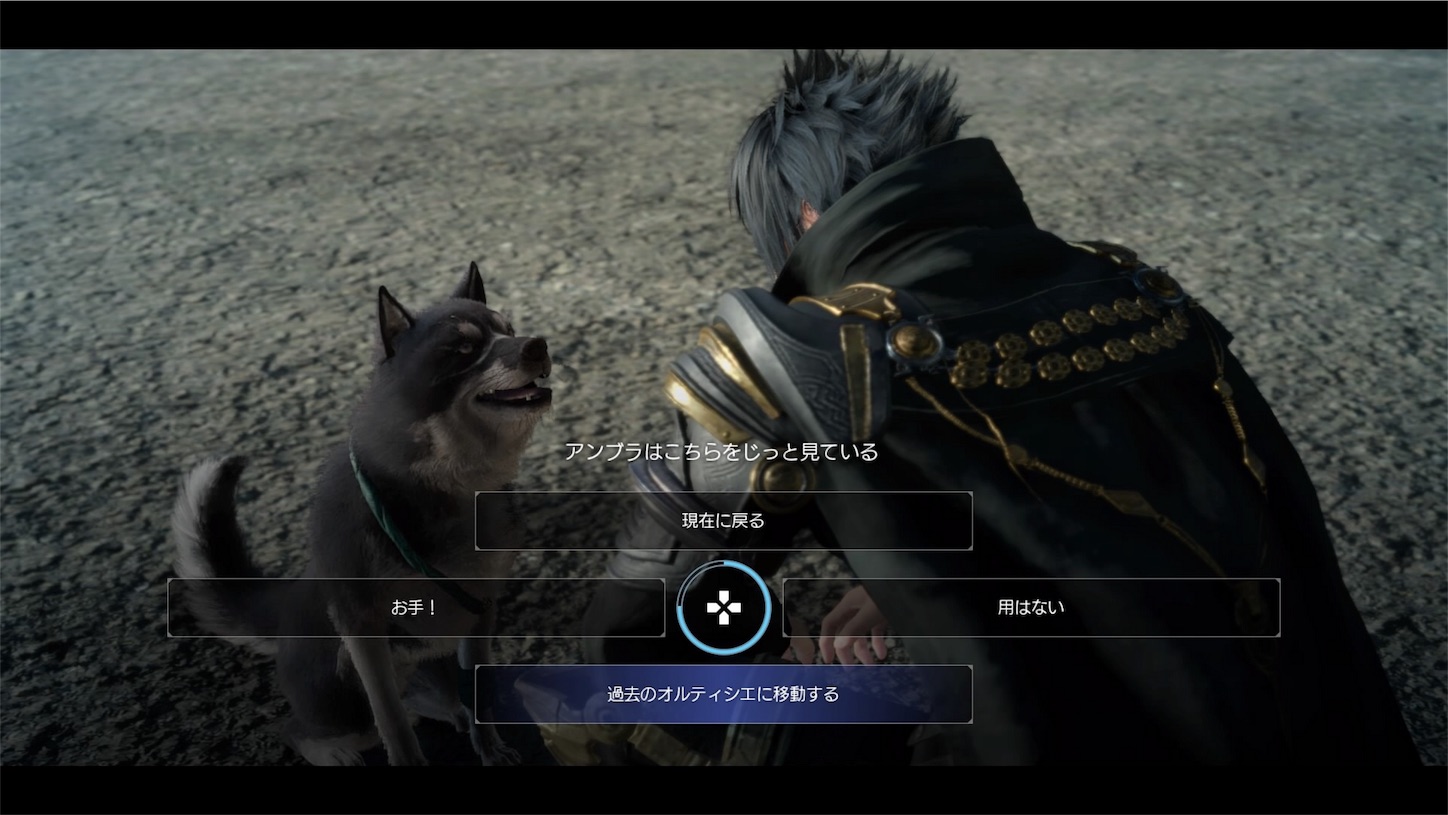Click the prompt text アンブラはこちらをじっと見ている

click(x=722, y=451)
